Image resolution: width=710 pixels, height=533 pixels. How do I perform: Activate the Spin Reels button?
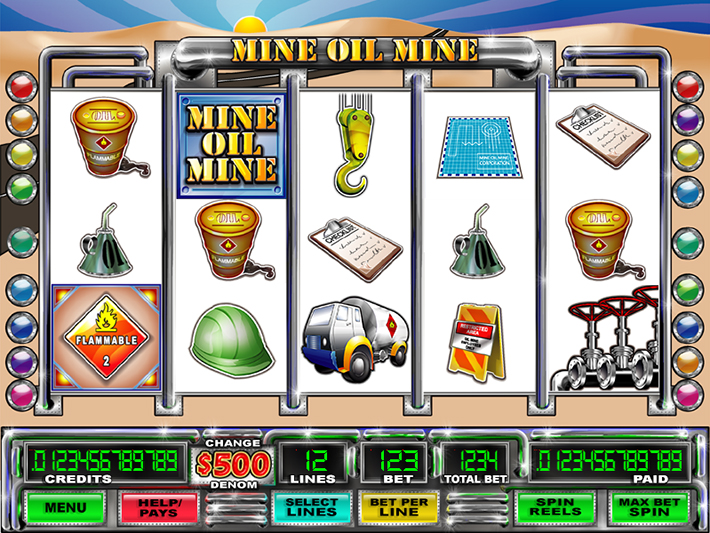[x=553, y=507]
